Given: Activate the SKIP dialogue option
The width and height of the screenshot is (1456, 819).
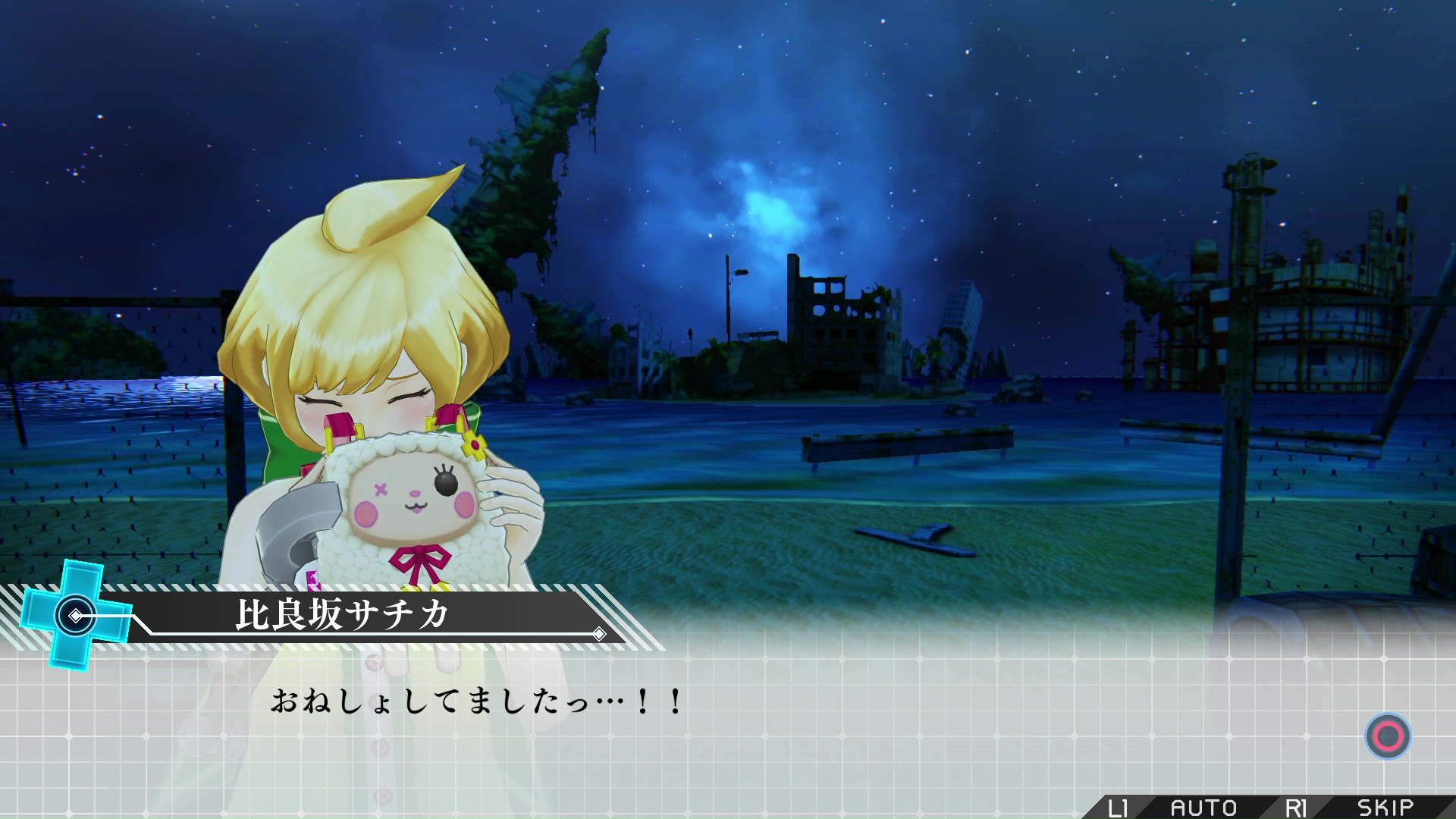Looking at the screenshot, I should (x=1385, y=808).
